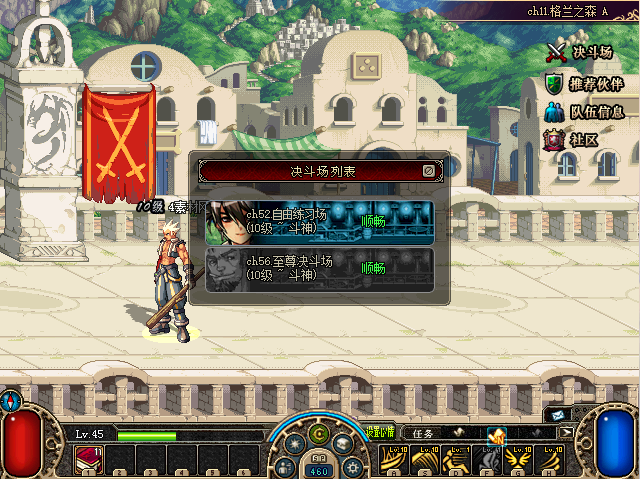Click the green 设置心情 mood button

[380, 432]
